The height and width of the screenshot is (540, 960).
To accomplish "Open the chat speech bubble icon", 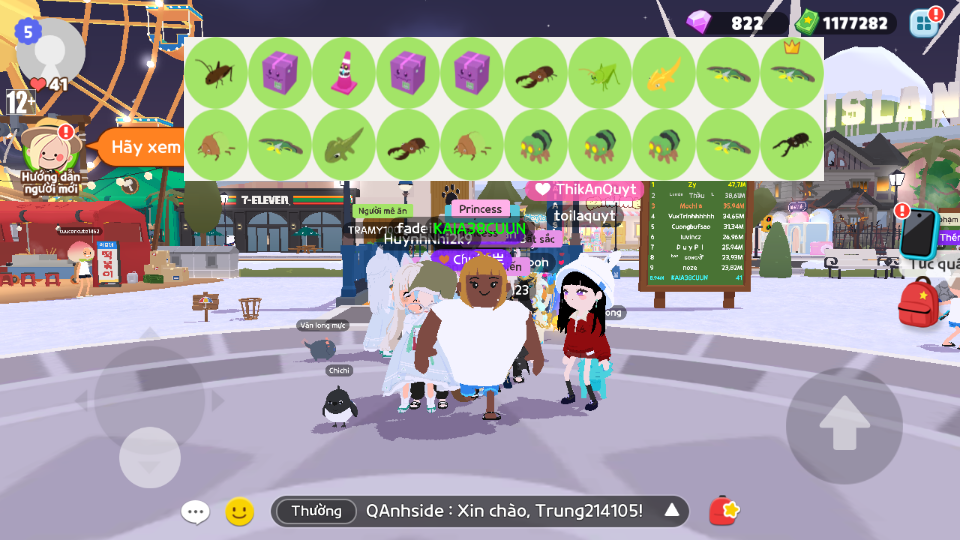I will coord(195,512).
